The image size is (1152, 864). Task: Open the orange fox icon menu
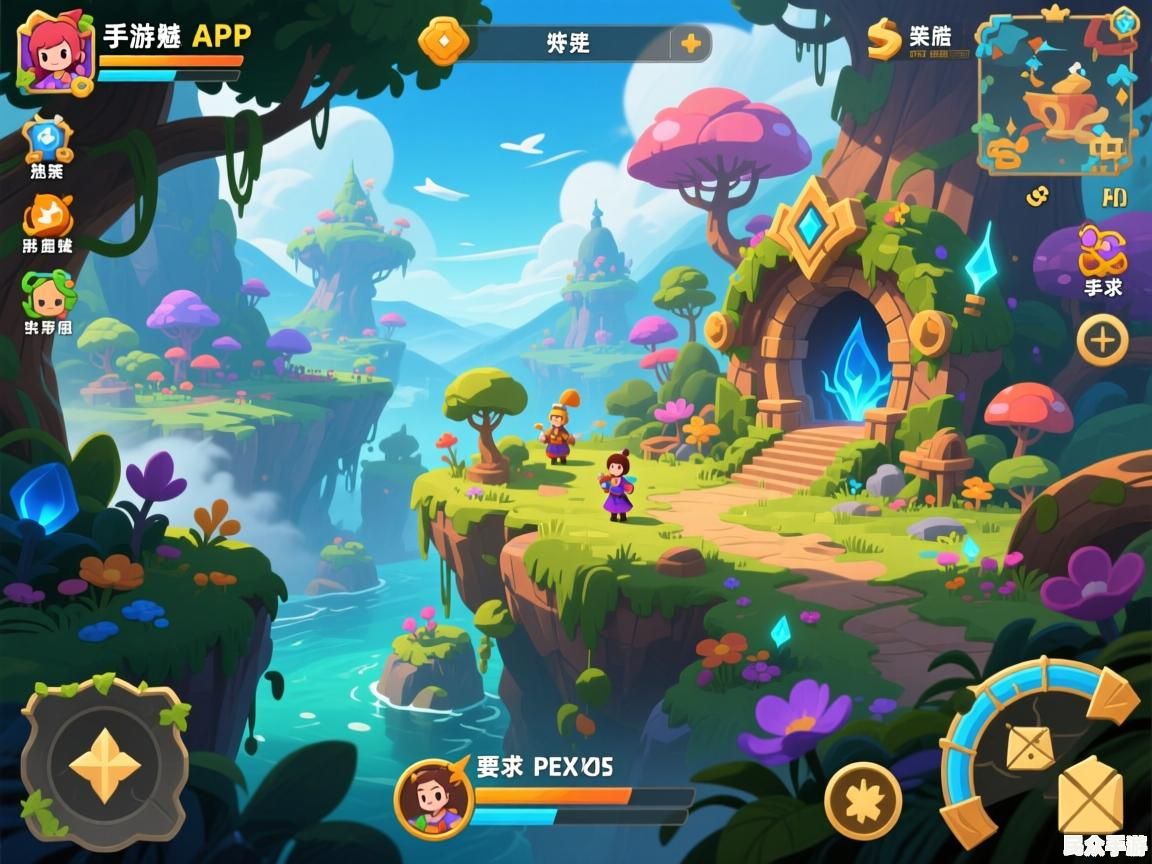(47, 214)
